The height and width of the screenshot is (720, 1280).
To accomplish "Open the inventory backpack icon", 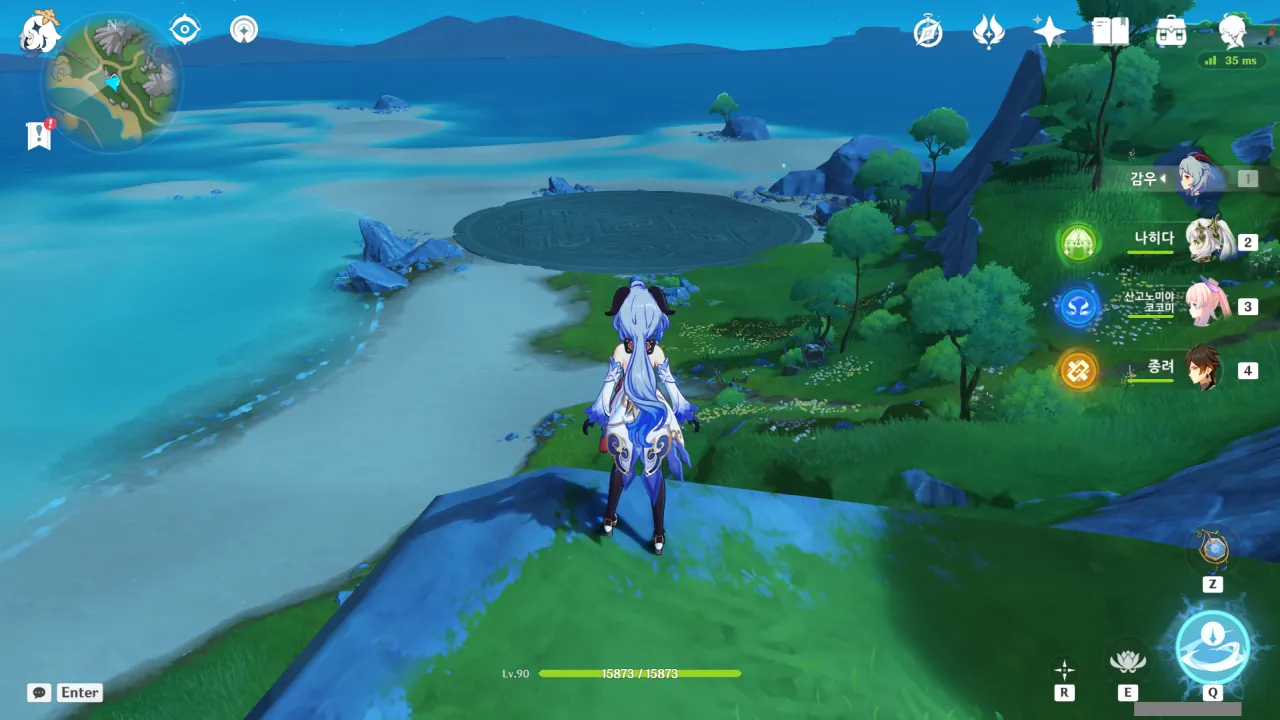I will click(1170, 32).
